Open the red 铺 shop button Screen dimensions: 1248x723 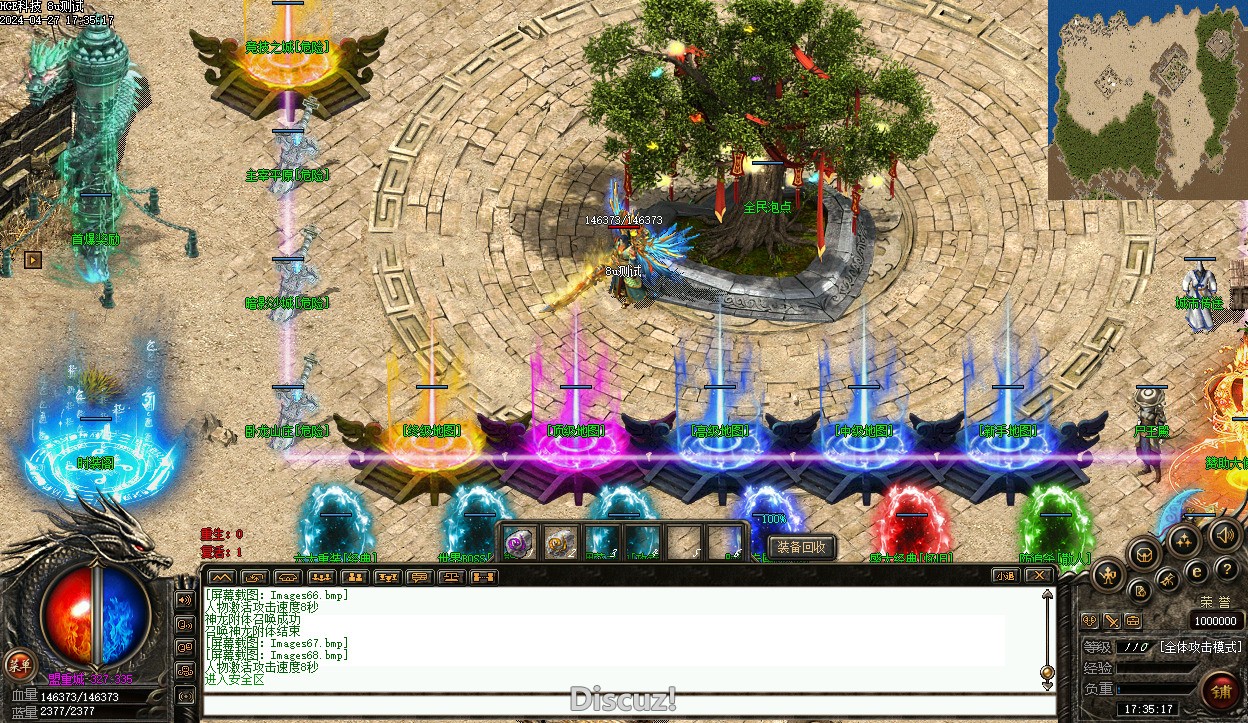1221,691
